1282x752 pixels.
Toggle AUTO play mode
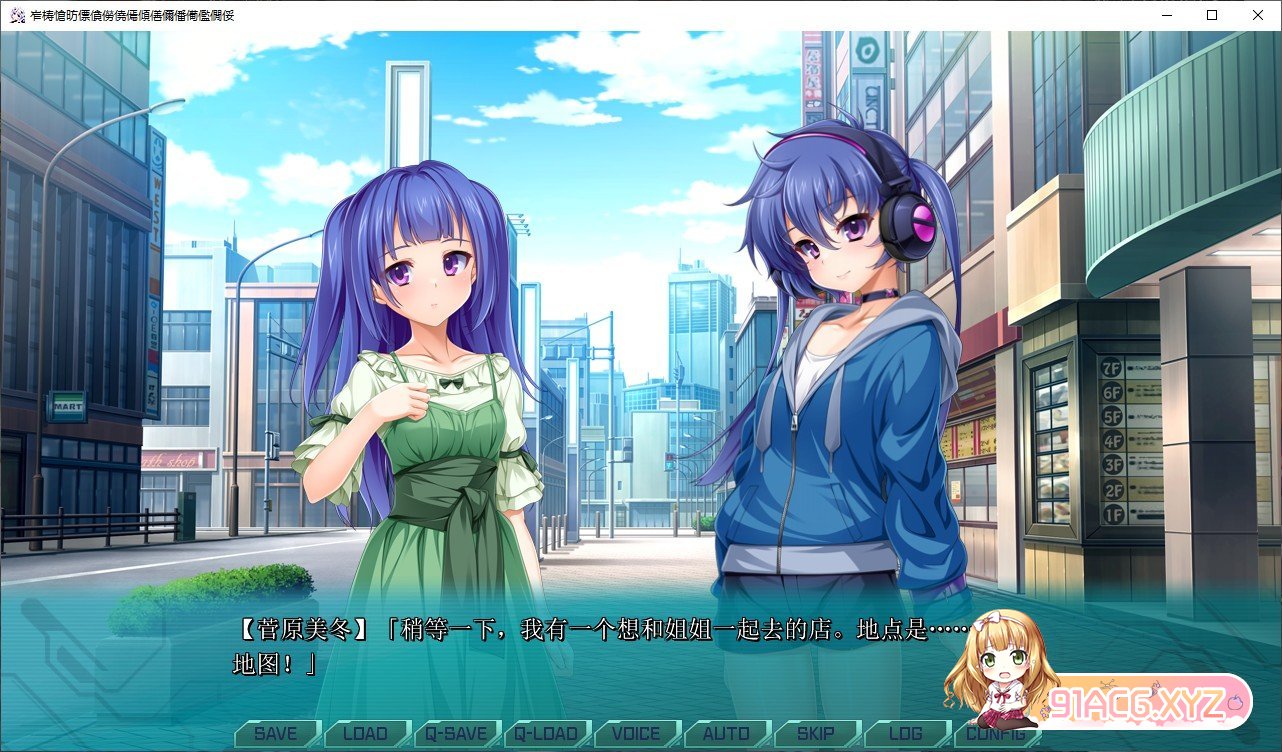[726, 734]
